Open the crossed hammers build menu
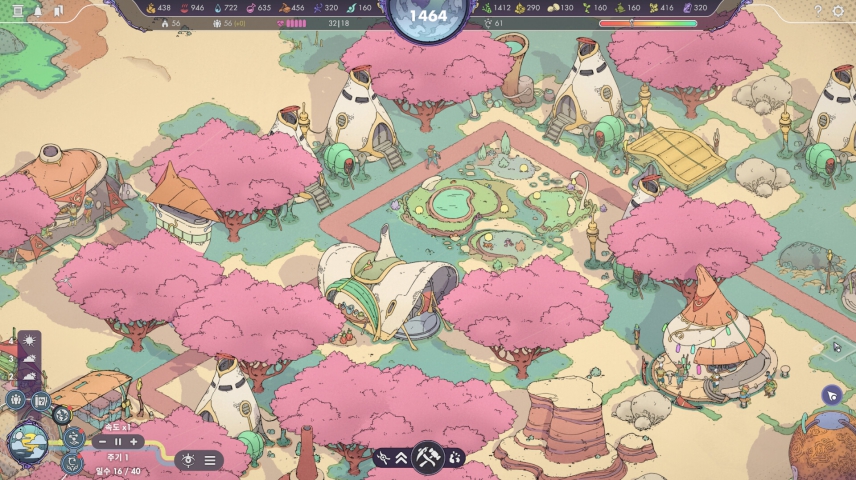 tap(427, 457)
